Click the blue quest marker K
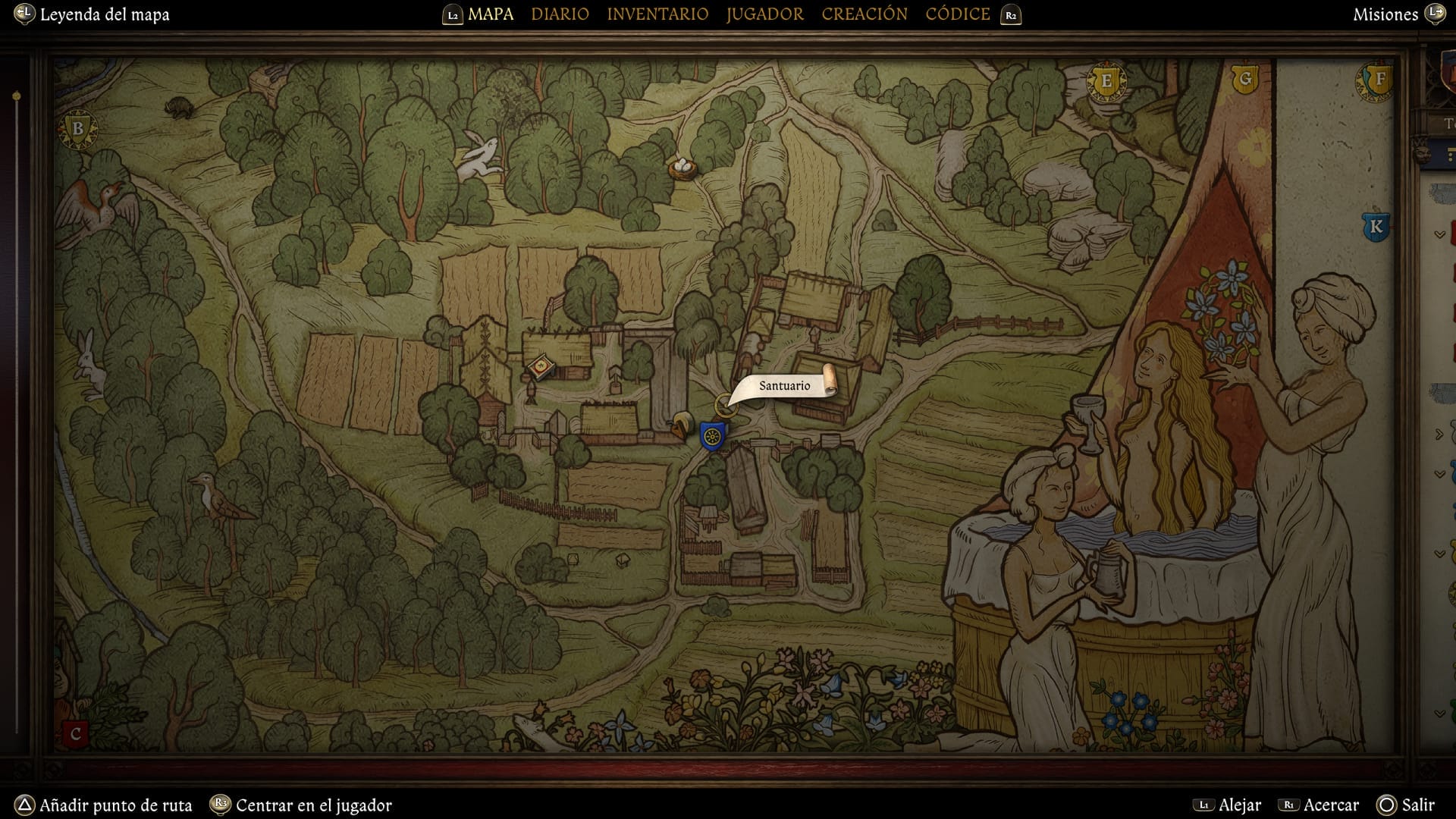 [1376, 226]
